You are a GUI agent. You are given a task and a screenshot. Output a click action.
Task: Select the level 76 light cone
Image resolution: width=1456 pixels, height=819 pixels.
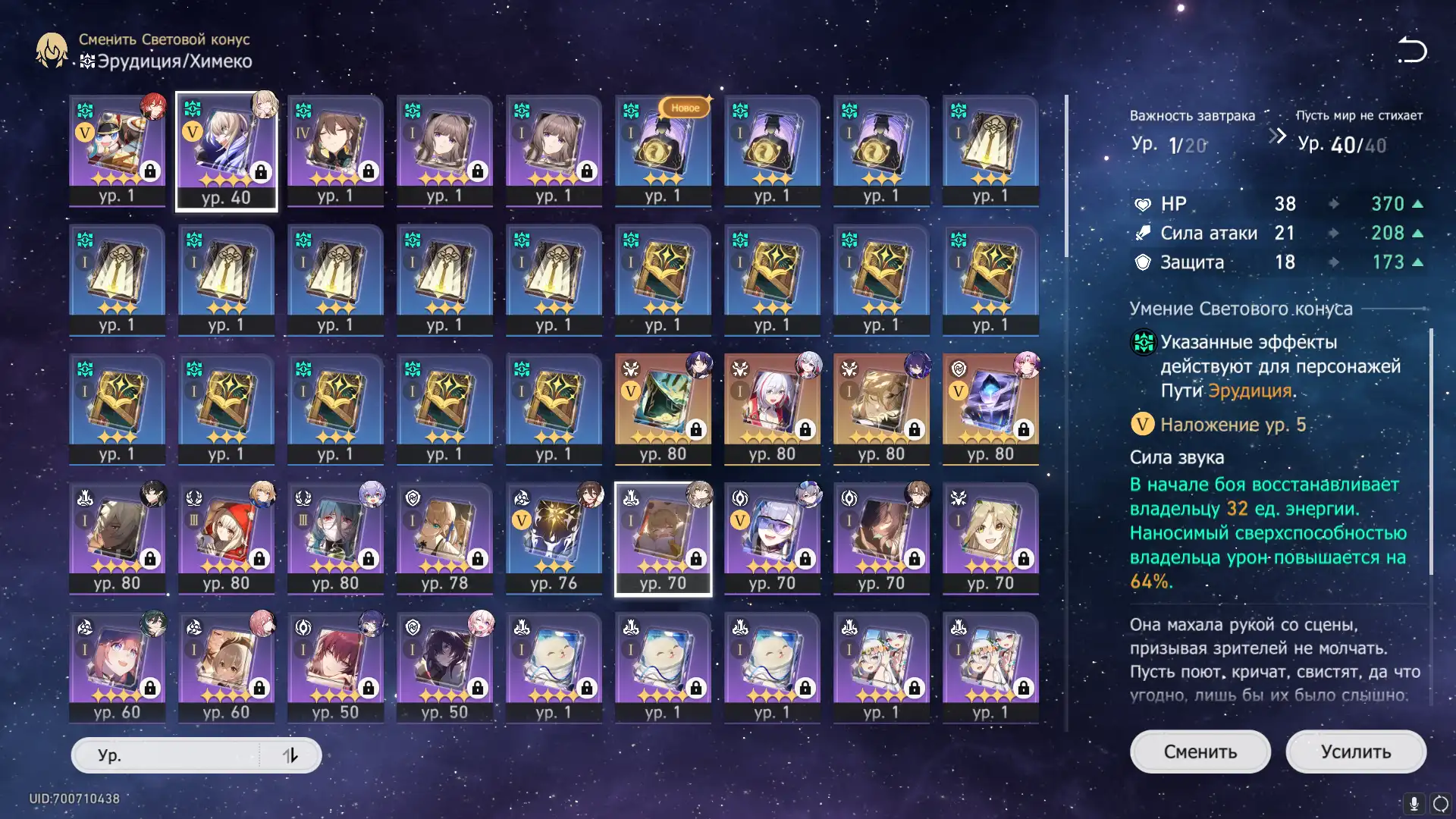point(554,538)
